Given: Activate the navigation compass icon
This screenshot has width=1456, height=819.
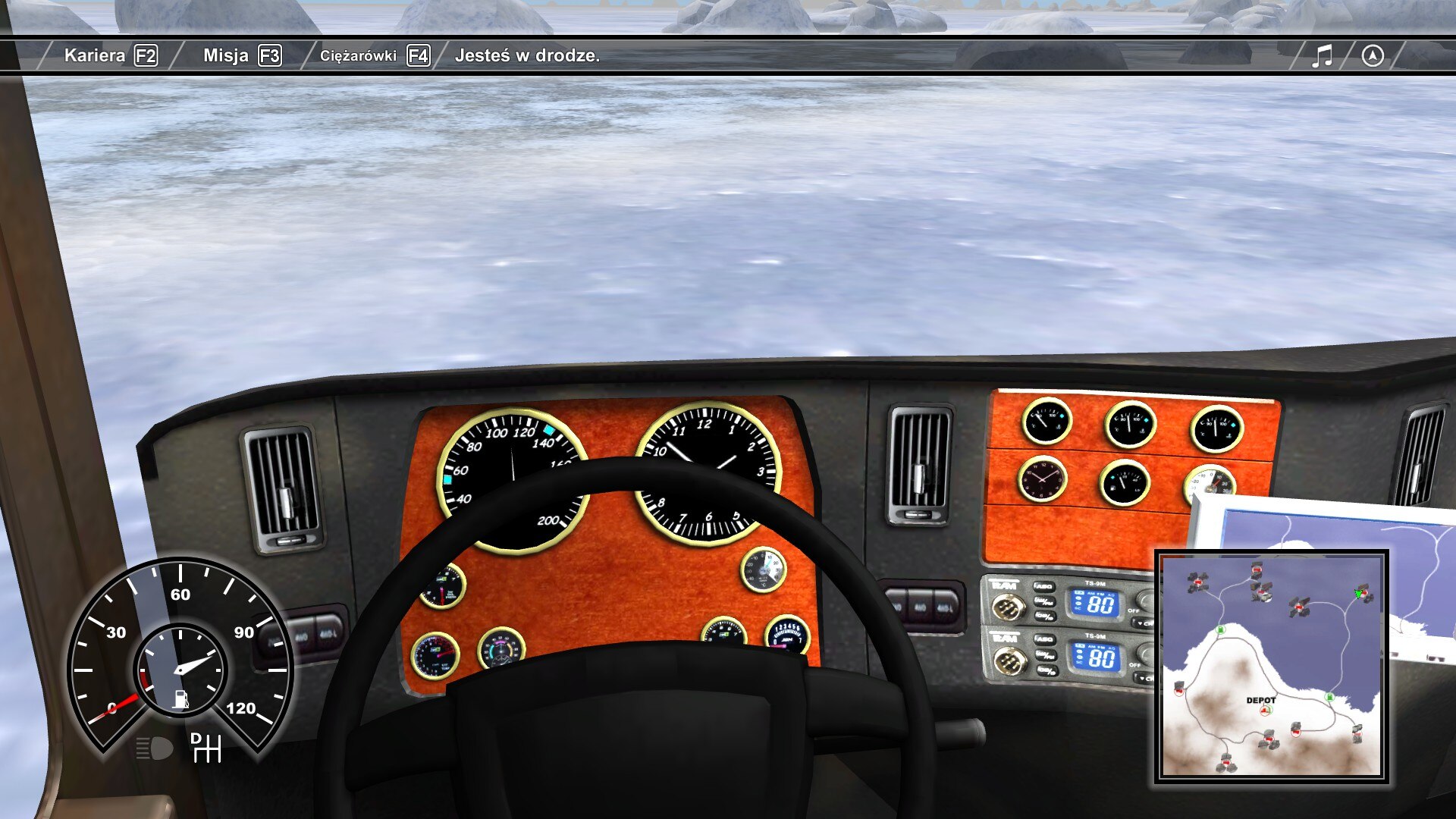Looking at the screenshot, I should coord(1373,55).
